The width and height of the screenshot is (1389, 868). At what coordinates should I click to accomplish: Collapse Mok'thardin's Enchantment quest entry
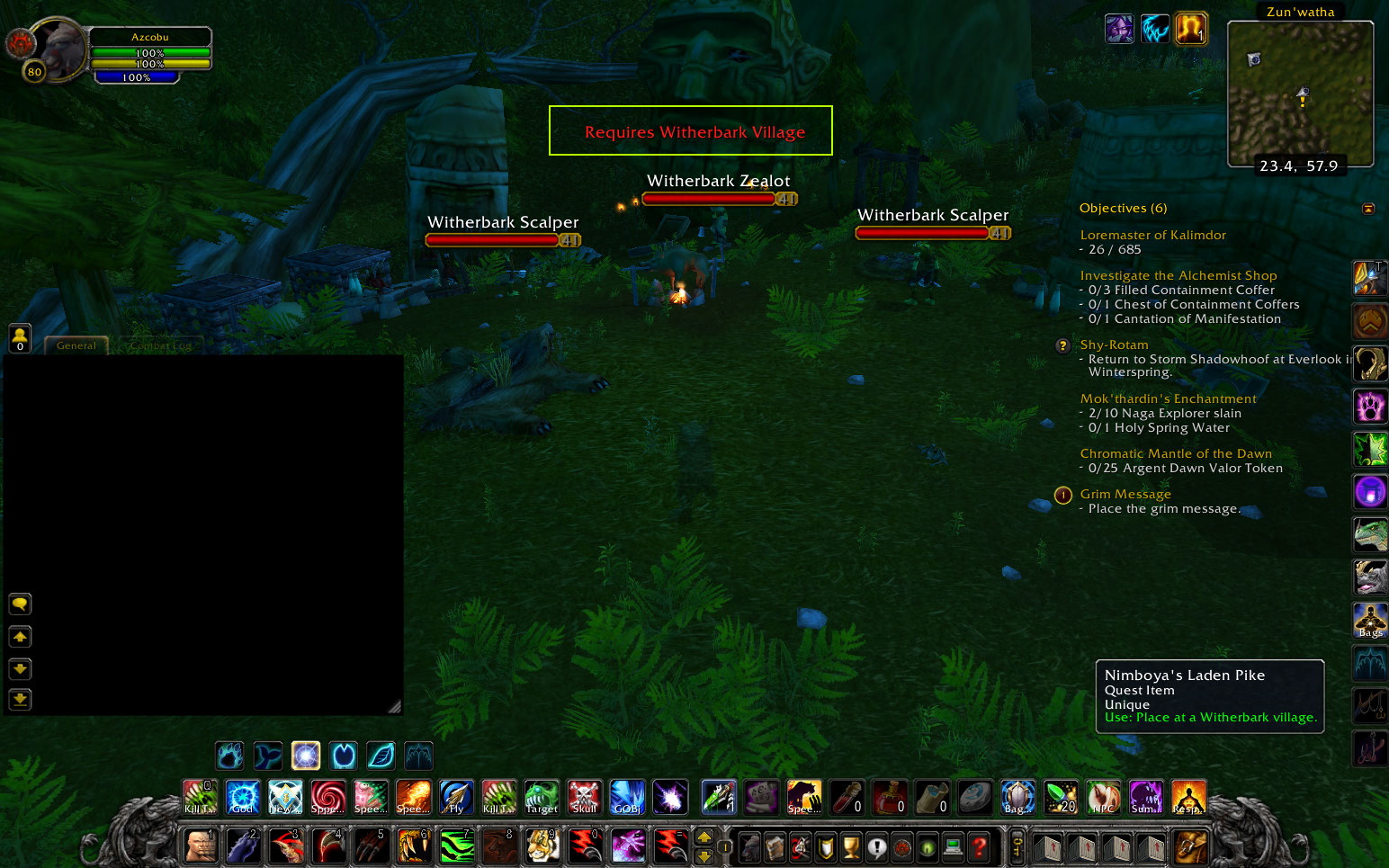[1169, 398]
